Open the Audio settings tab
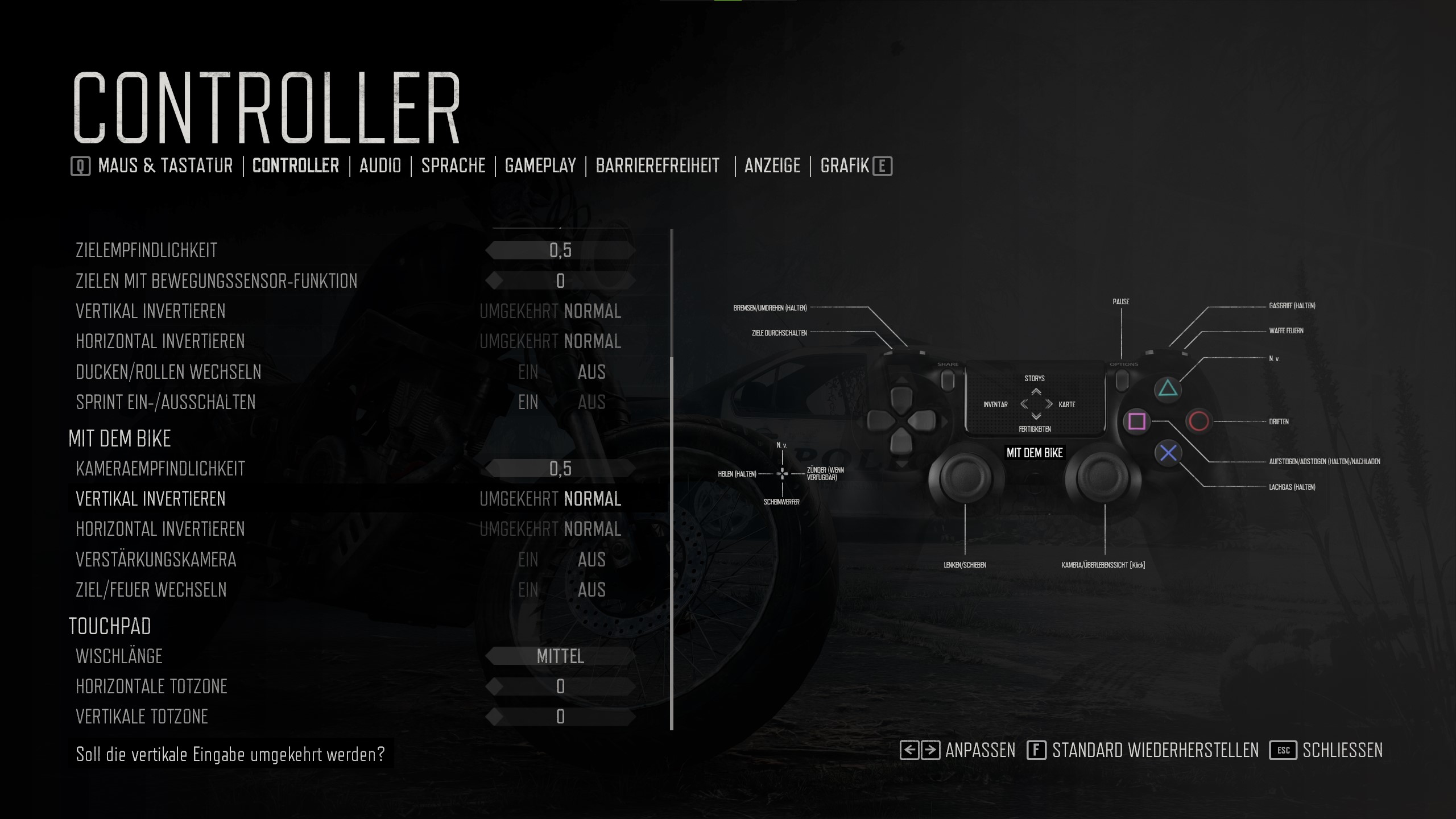Viewport: 1456px width, 819px height. tap(380, 166)
